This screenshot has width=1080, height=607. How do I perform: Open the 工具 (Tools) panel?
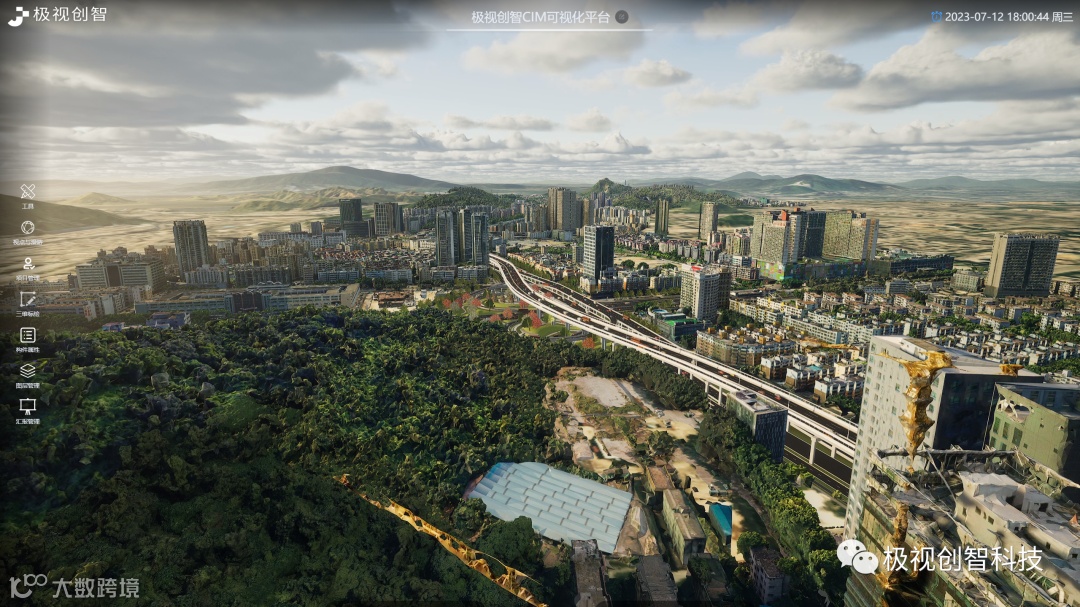click(28, 192)
